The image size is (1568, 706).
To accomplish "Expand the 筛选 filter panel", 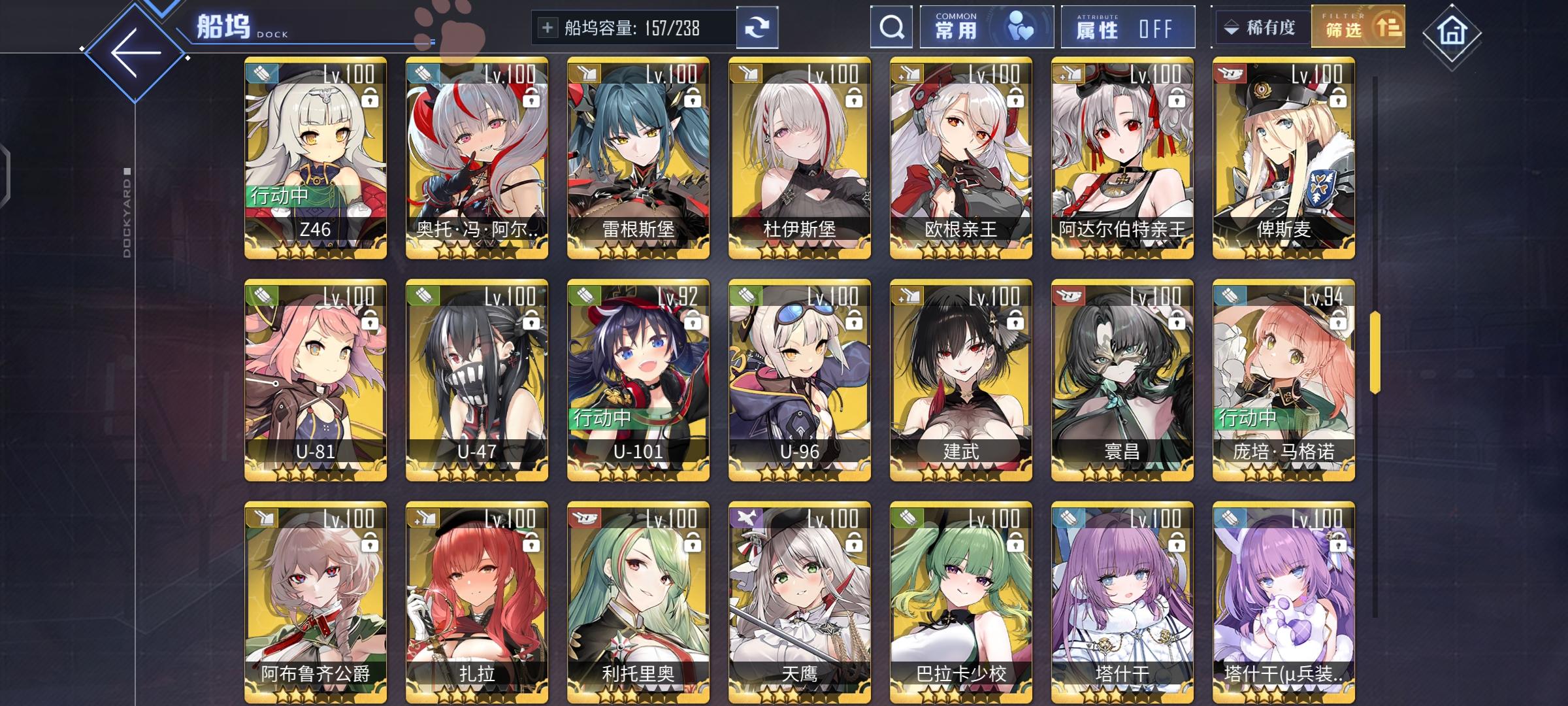I will (x=1358, y=27).
